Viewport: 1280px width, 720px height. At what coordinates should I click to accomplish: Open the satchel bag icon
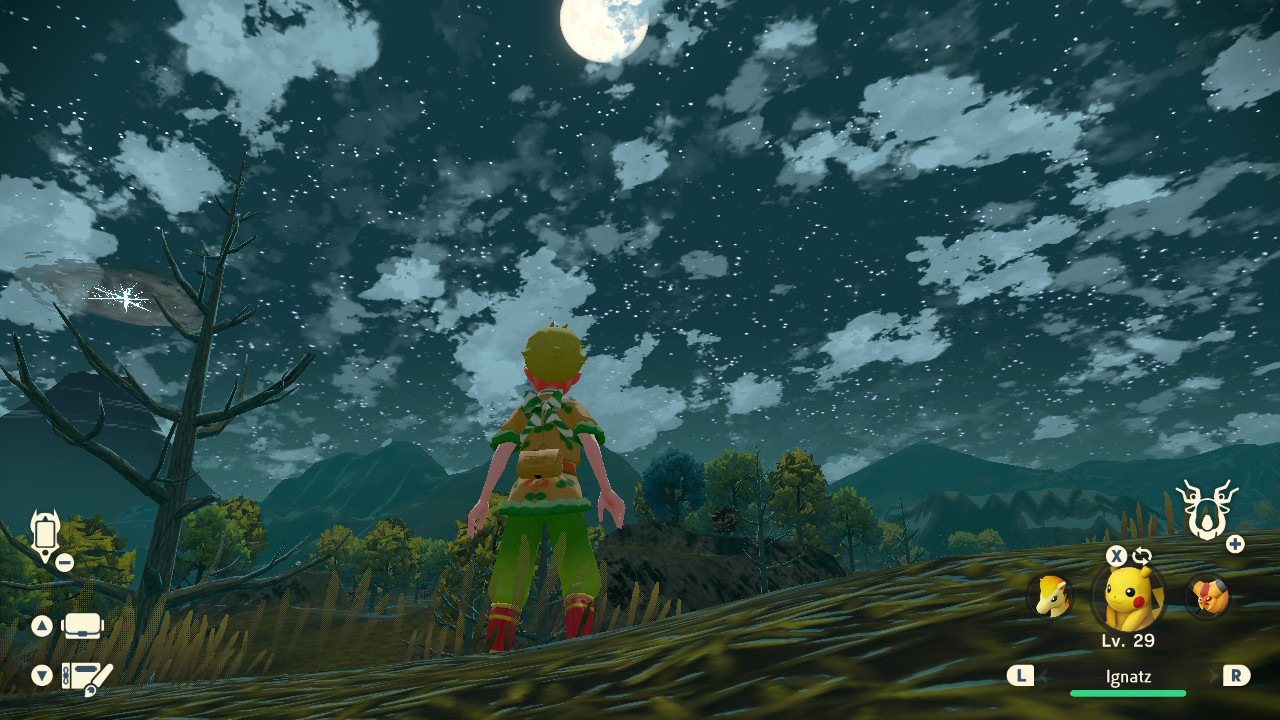pyautogui.click(x=83, y=626)
